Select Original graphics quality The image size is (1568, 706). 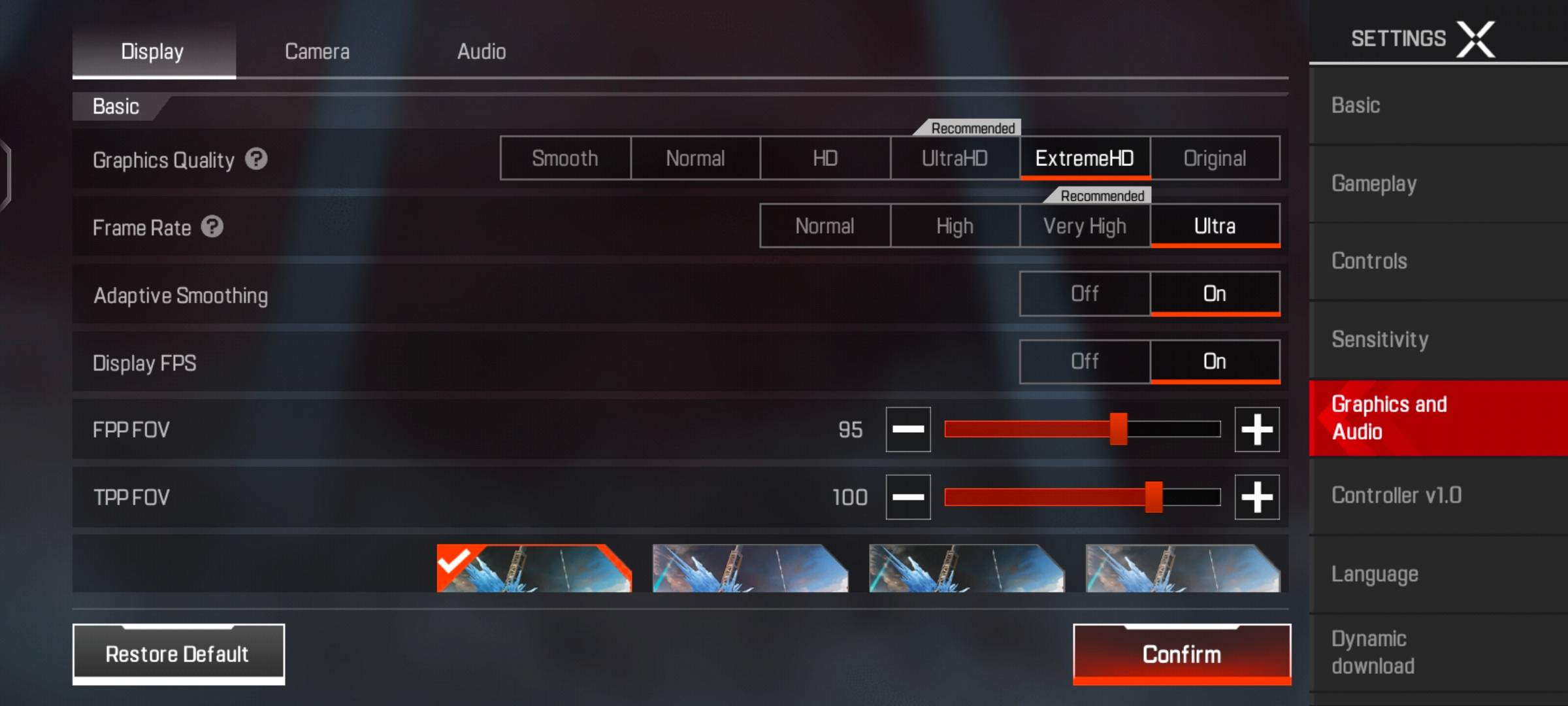point(1215,158)
